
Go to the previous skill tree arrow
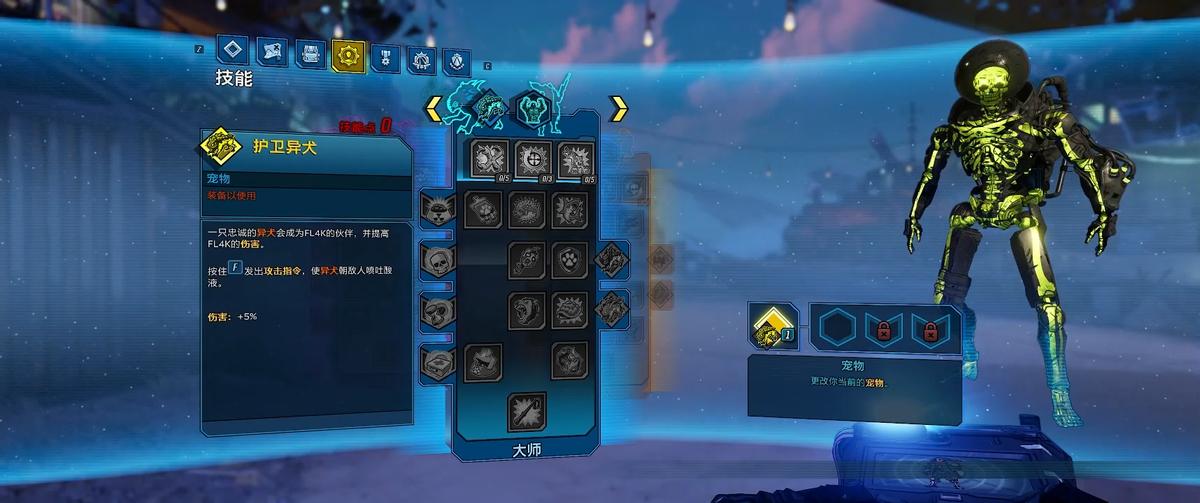tap(433, 108)
